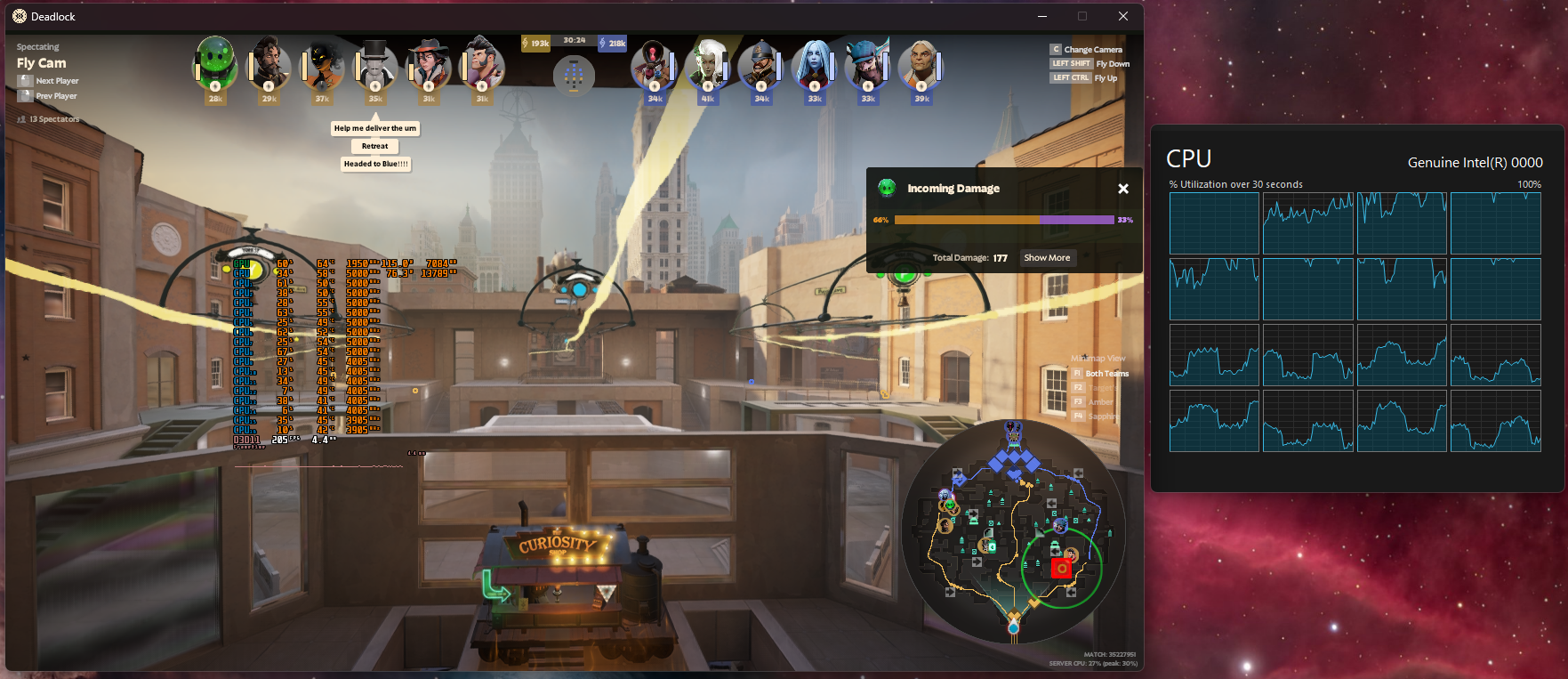Select the red objective marker on minimap
The width and height of the screenshot is (1568, 679).
(x=1061, y=568)
